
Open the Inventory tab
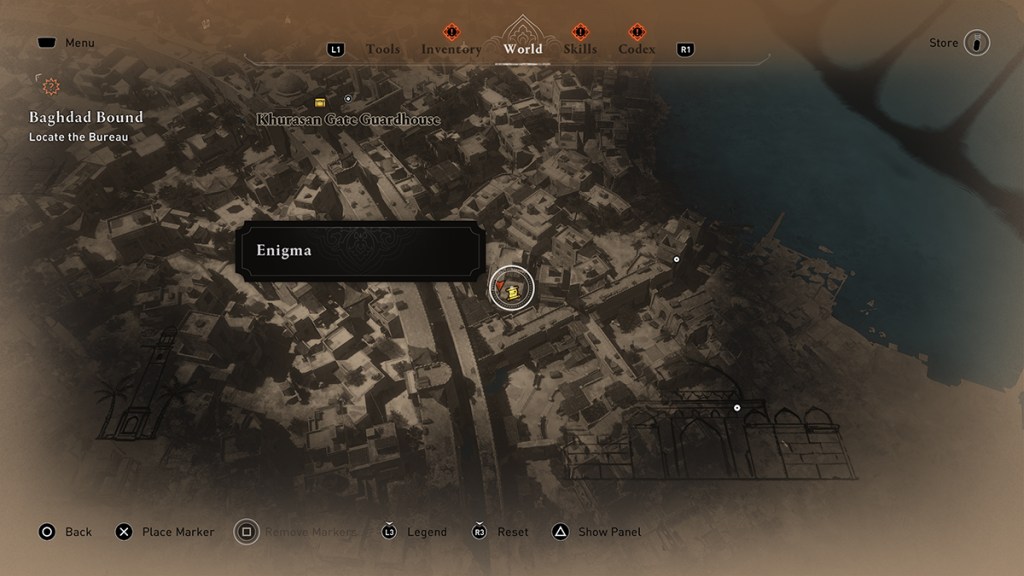pyautogui.click(x=451, y=49)
